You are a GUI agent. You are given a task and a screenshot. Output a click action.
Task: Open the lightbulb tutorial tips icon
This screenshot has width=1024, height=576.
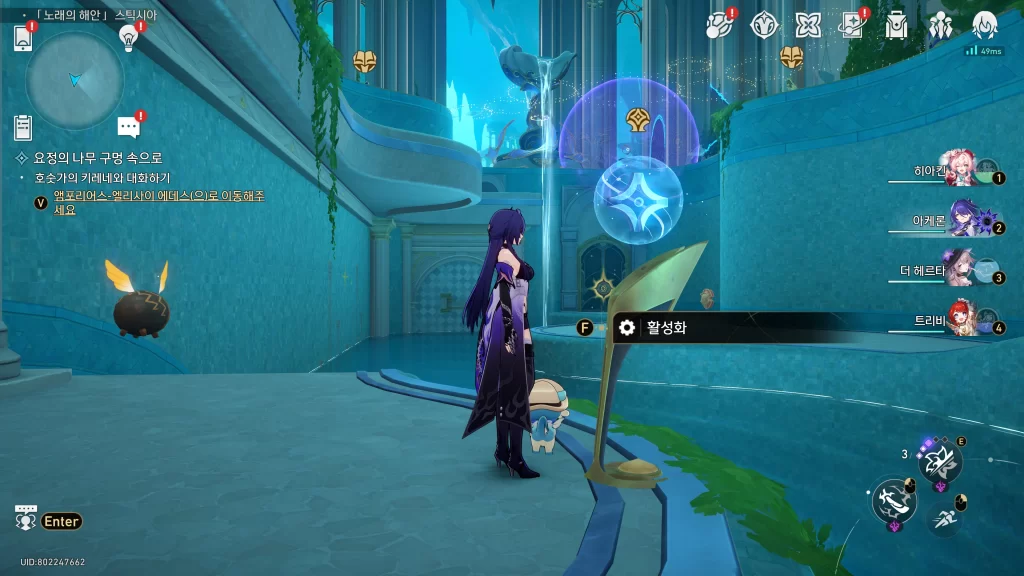(128, 38)
